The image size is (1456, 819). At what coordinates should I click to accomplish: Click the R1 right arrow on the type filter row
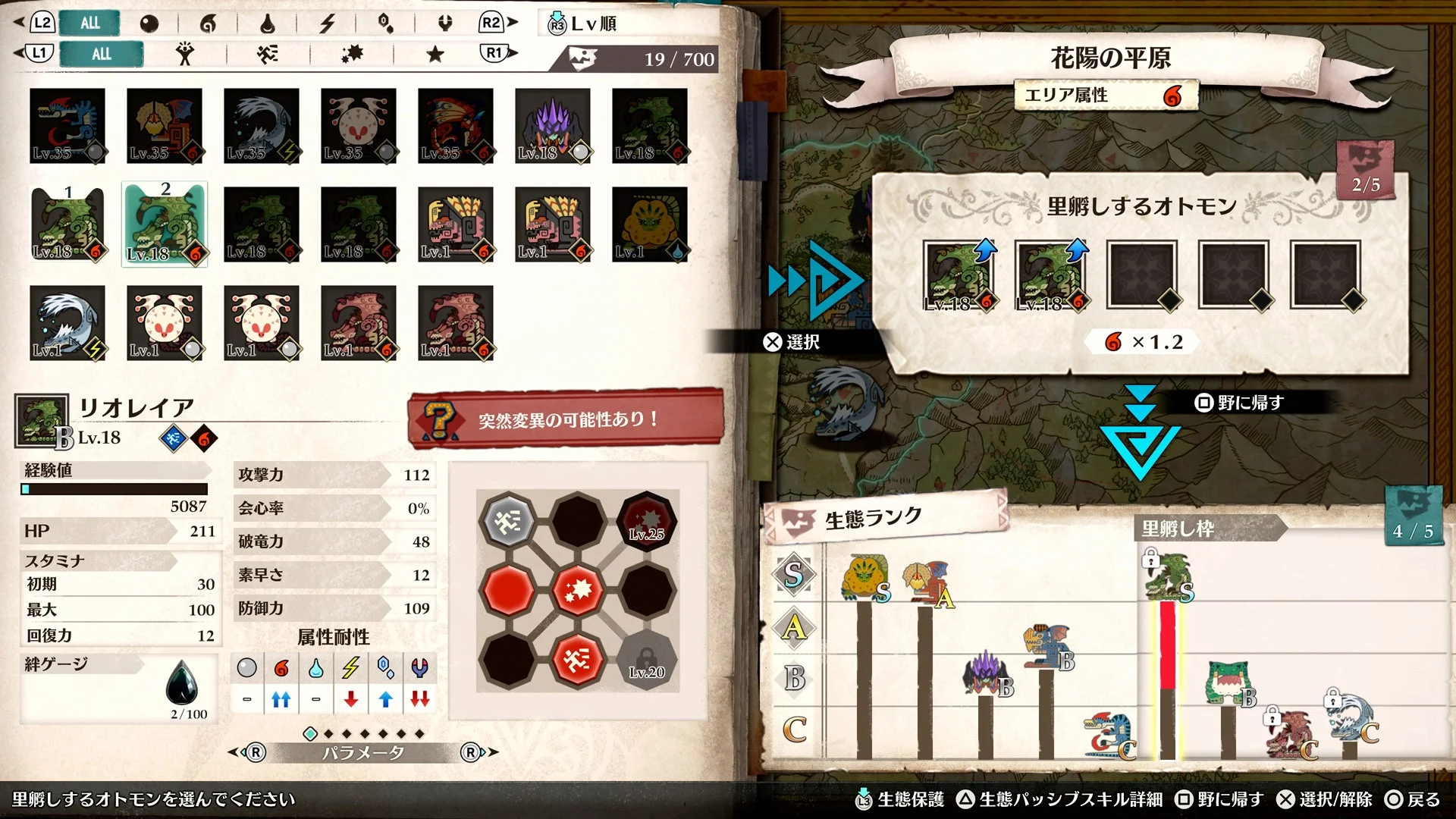[493, 54]
